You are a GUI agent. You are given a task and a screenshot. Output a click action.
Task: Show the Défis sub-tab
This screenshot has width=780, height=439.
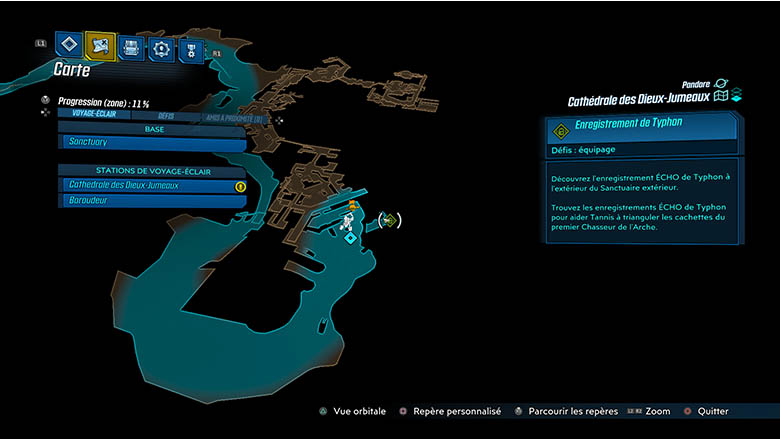166,115
